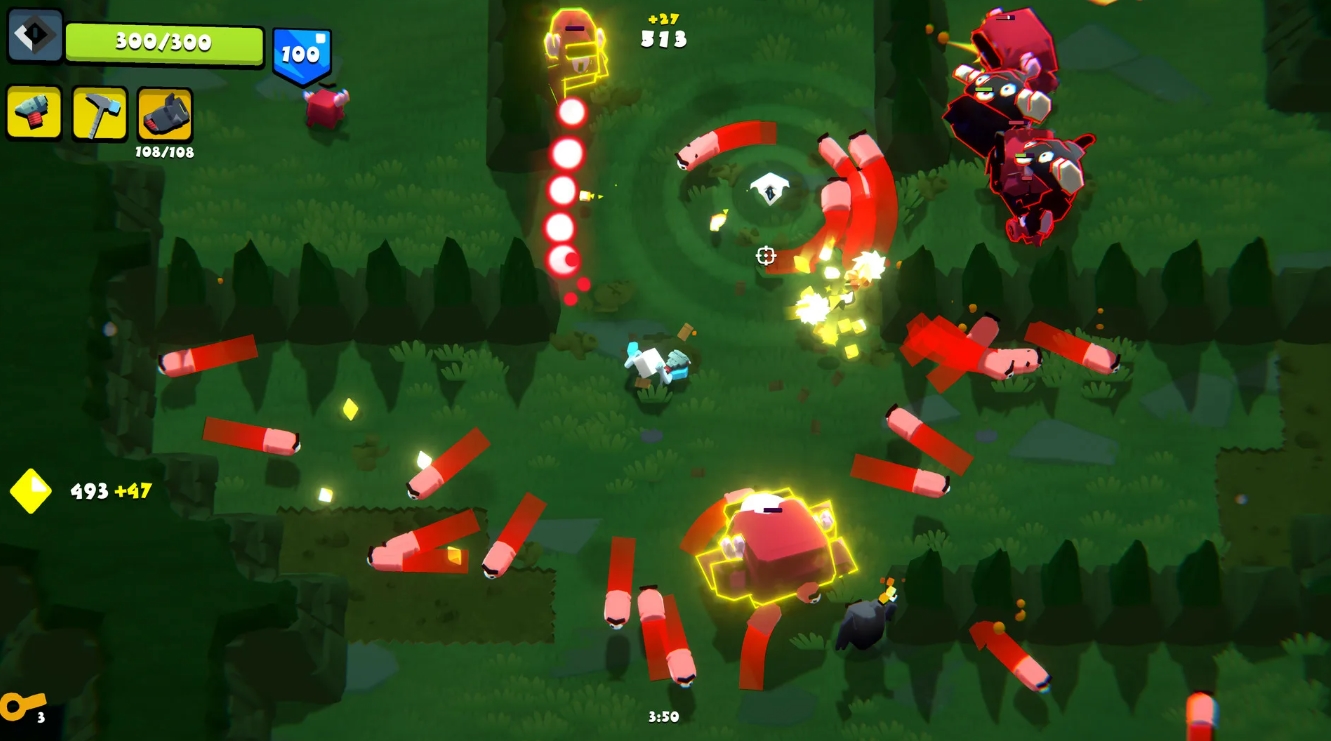This screenshot has width=1331, height=741.
Task: Select the pickaxe tool slot
Action: [x=100, y=113]
